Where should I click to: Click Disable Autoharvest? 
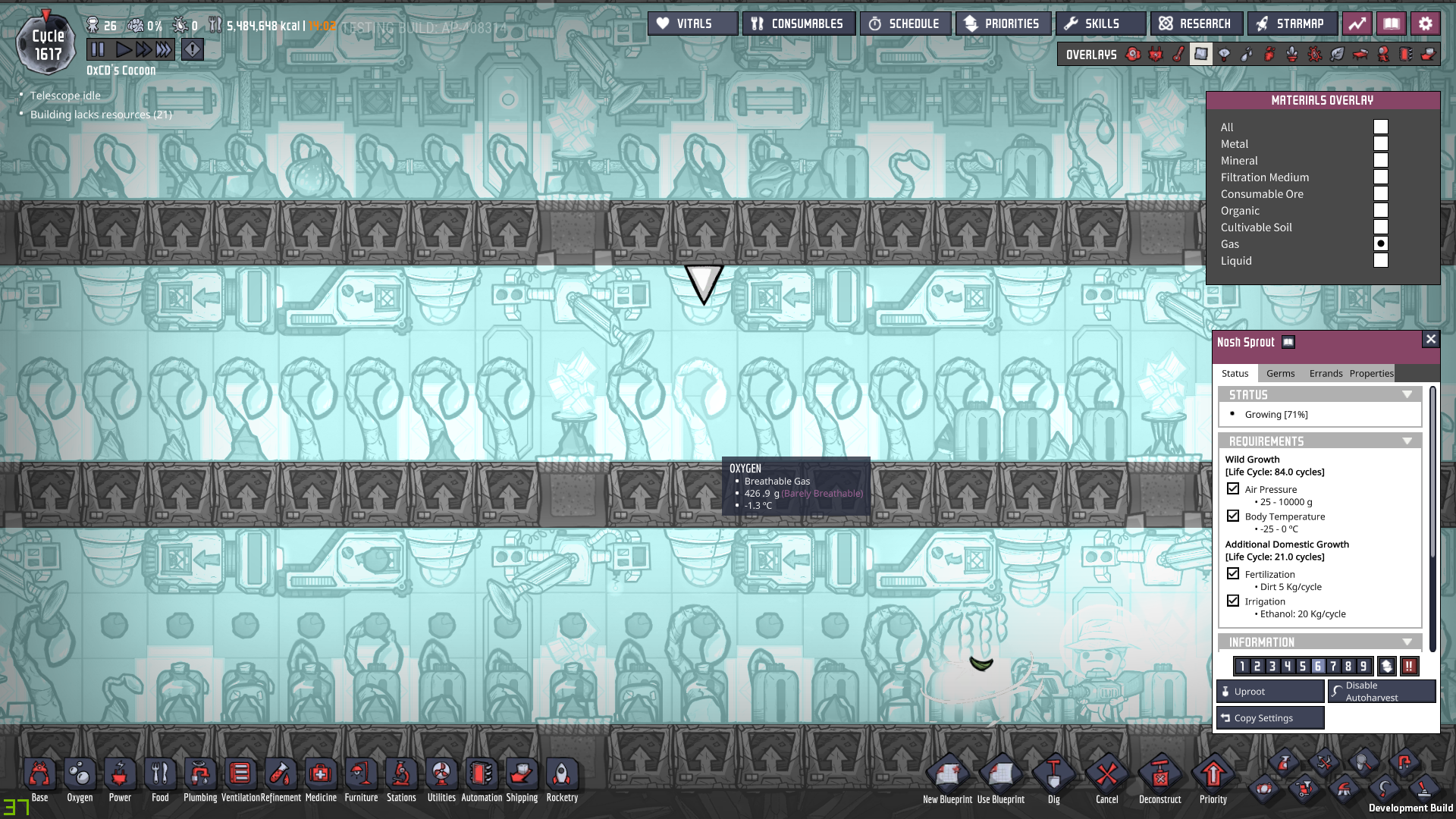point(1381,691)
